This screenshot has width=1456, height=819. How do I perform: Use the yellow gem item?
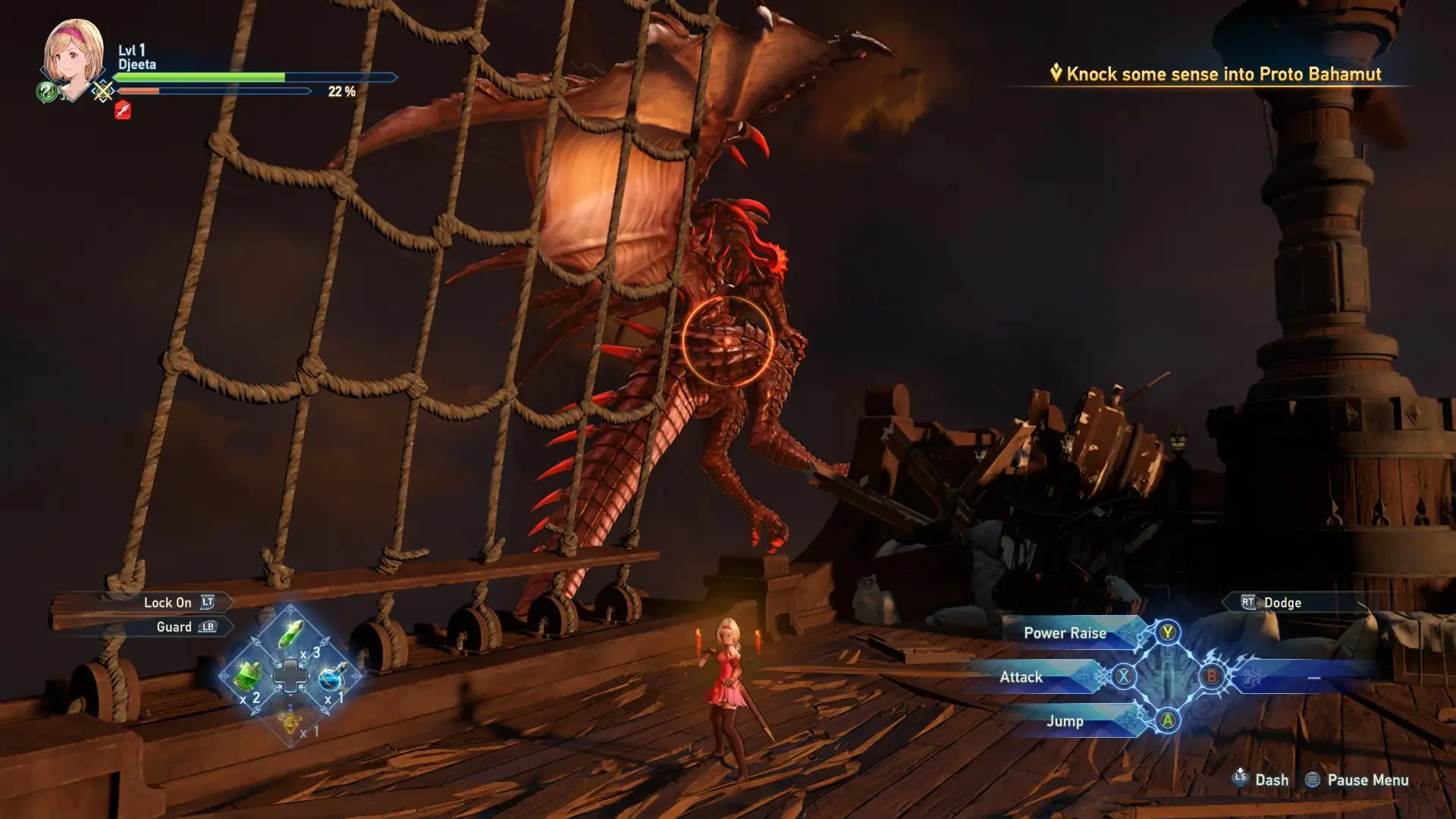tap(290, 720)
